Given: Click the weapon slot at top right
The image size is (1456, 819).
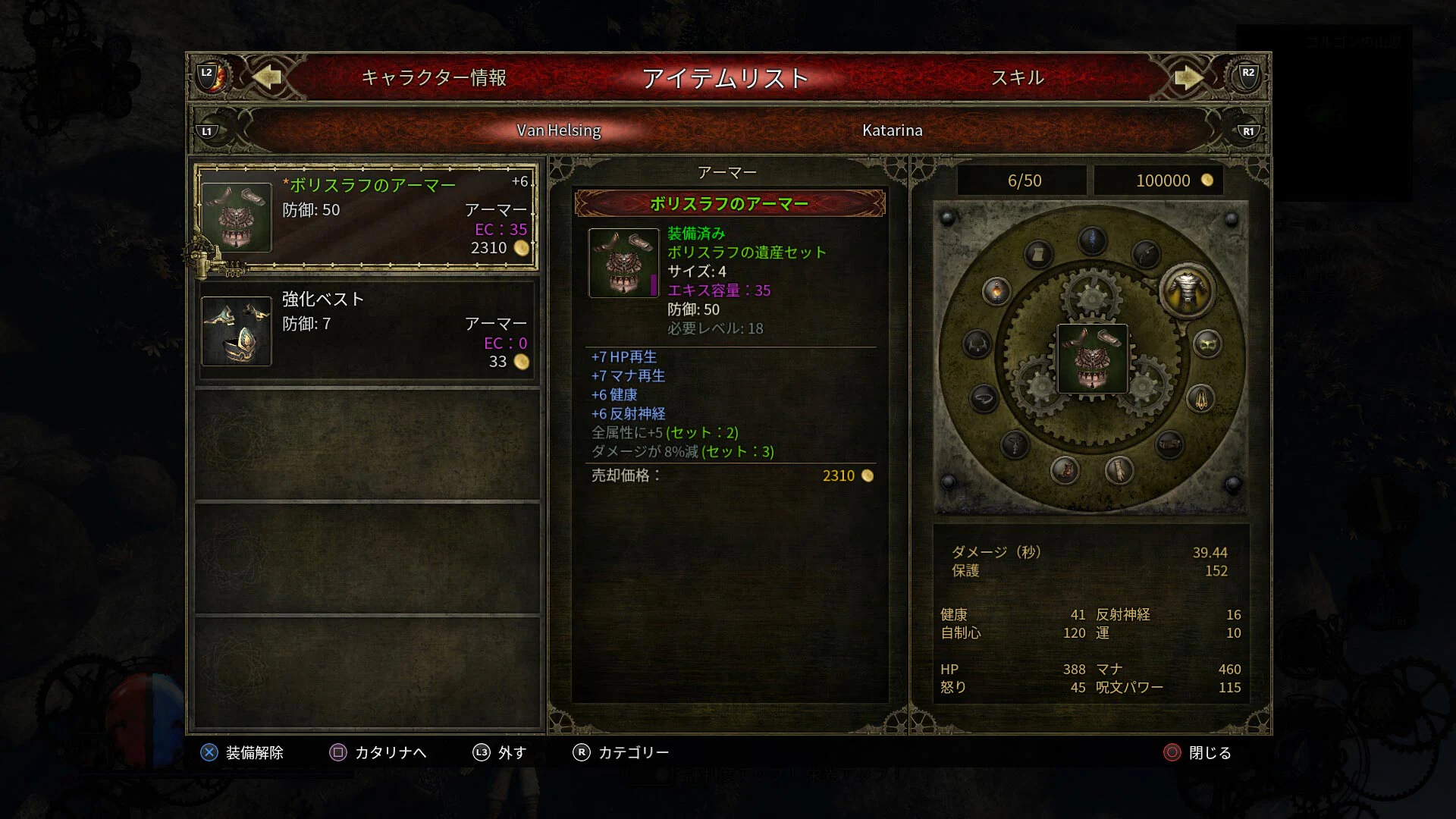Looking at the screenshot, I should coord(1147,253).
